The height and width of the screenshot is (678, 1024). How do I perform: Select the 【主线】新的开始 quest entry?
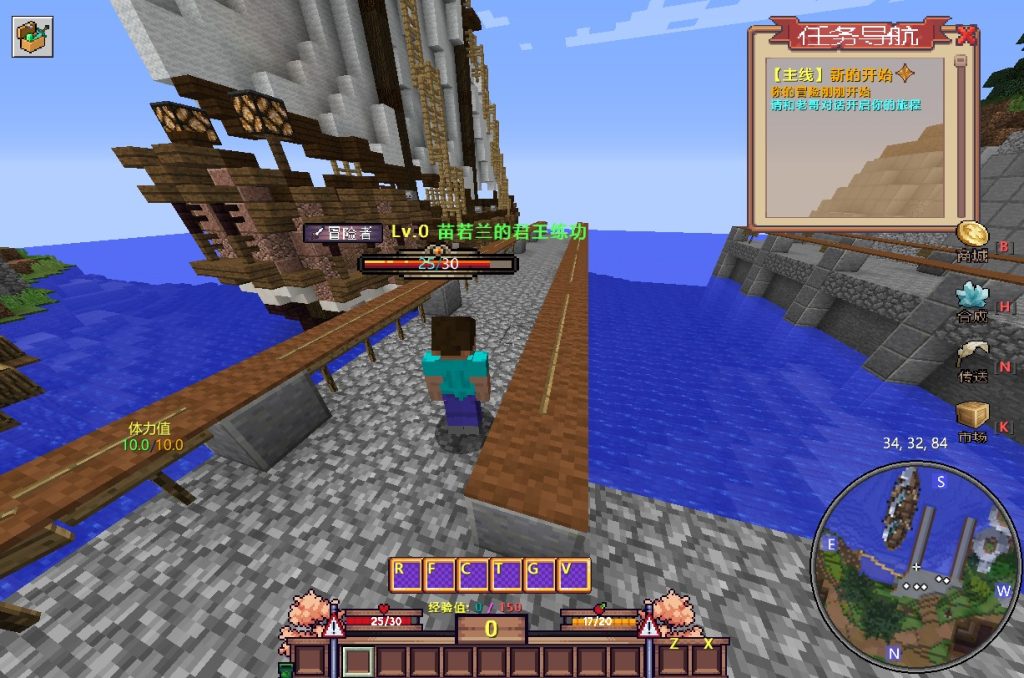(x=839, y=74)
